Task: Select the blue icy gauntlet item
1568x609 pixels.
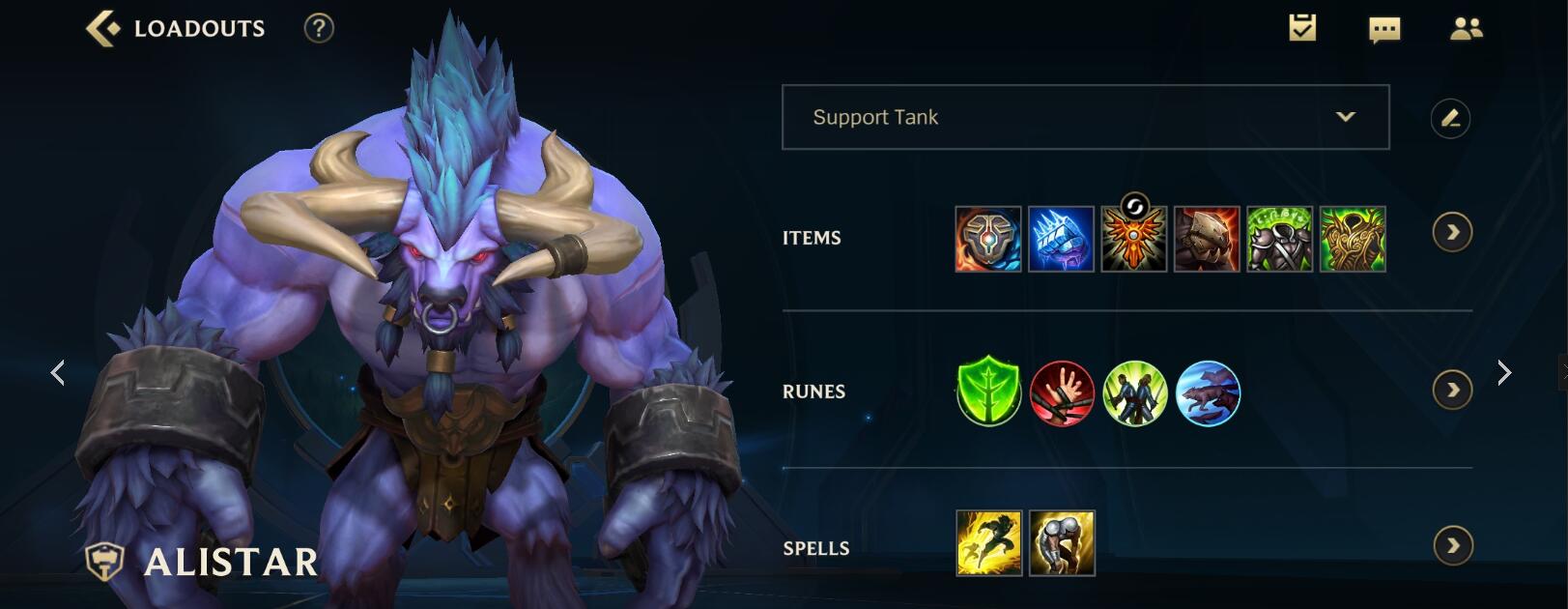Action: tap(1061, 239)
